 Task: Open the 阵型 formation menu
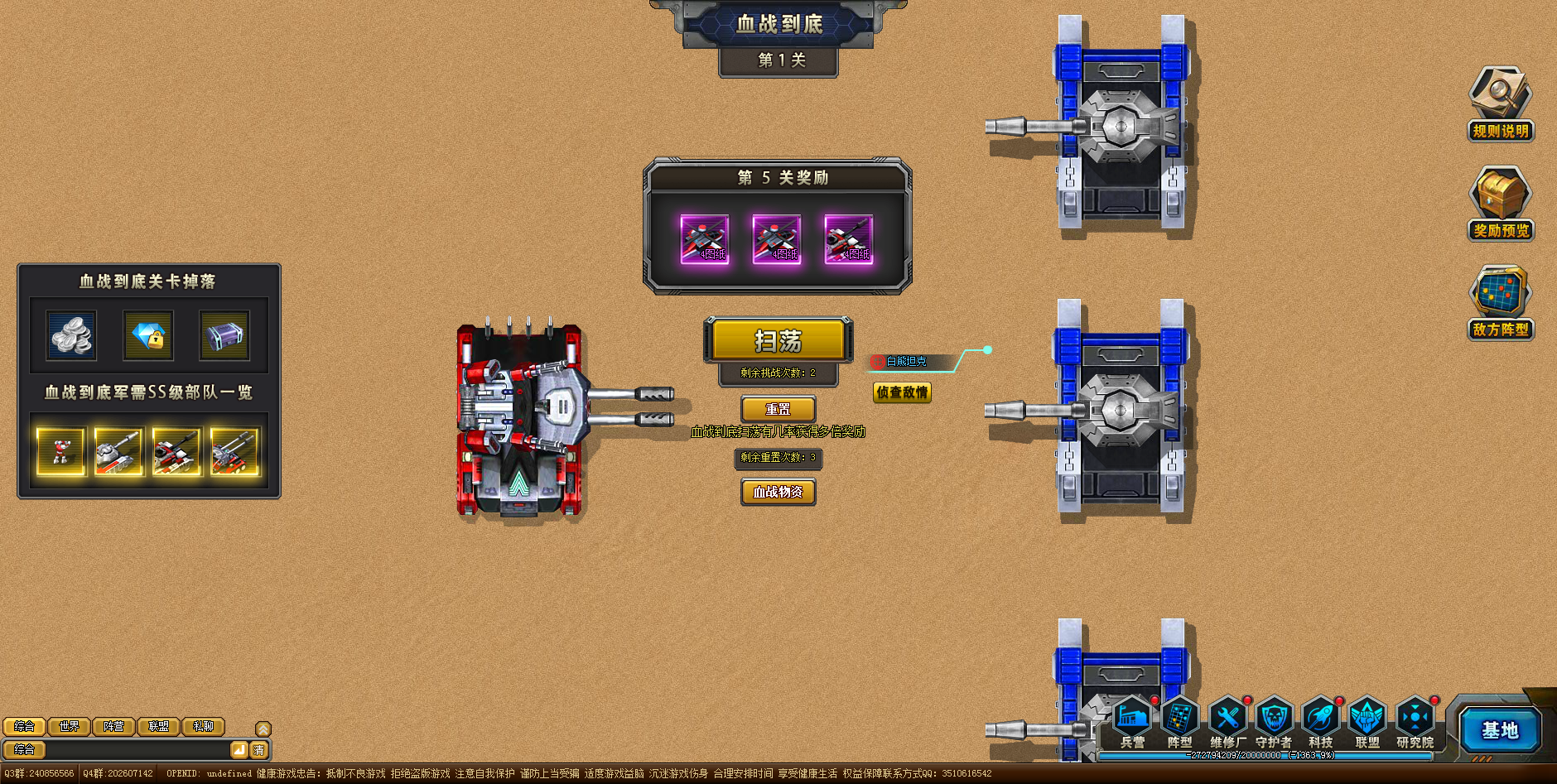point(1180,722)
